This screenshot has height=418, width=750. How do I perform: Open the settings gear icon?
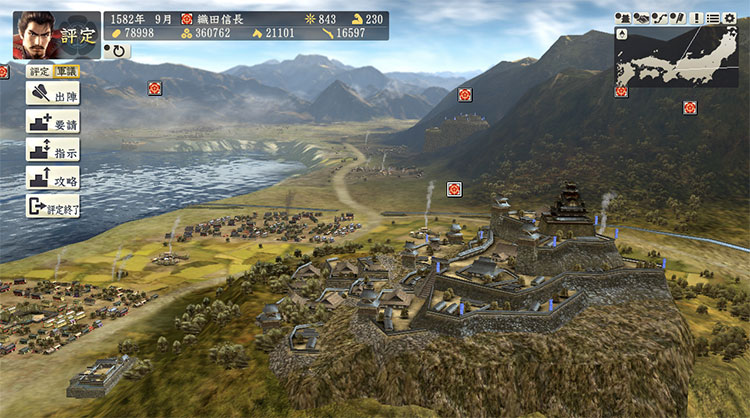point(729,18)
